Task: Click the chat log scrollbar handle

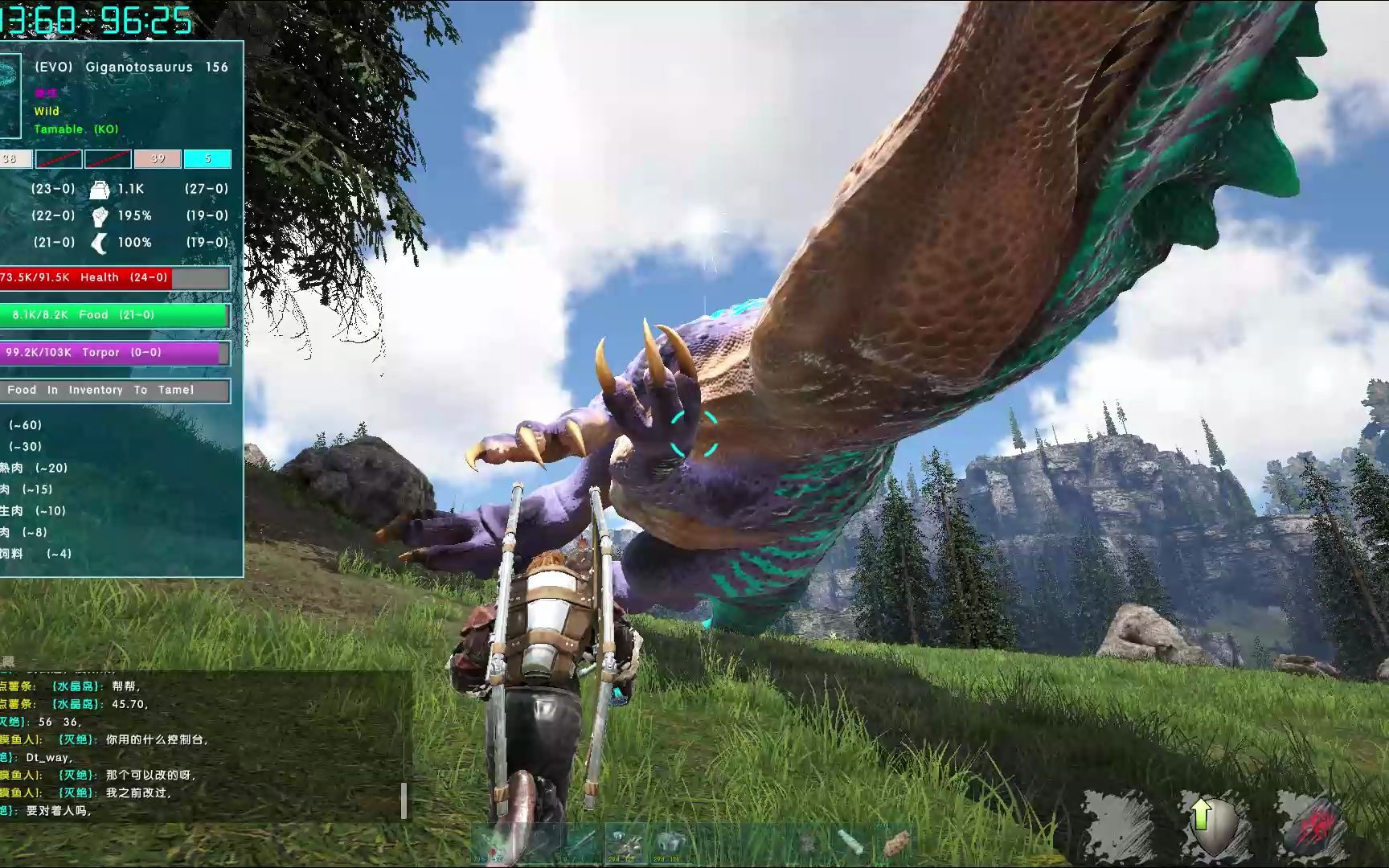Action: (404, 800)
